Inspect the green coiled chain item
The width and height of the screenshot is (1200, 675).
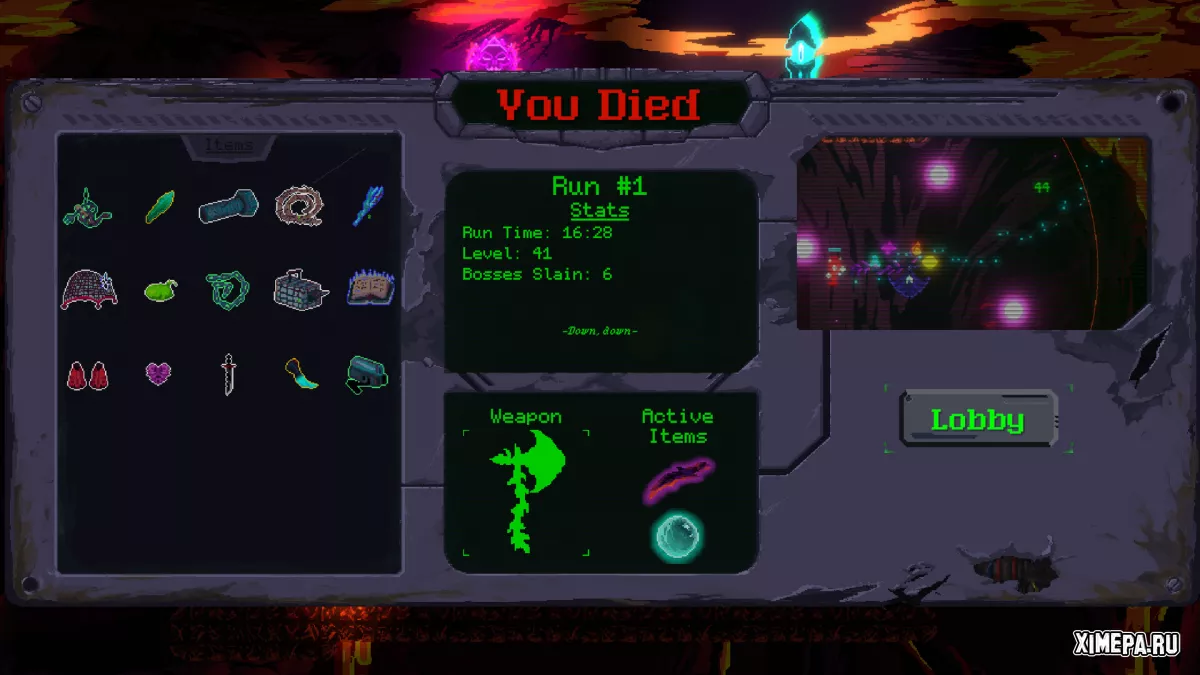(x=227, y=290)
